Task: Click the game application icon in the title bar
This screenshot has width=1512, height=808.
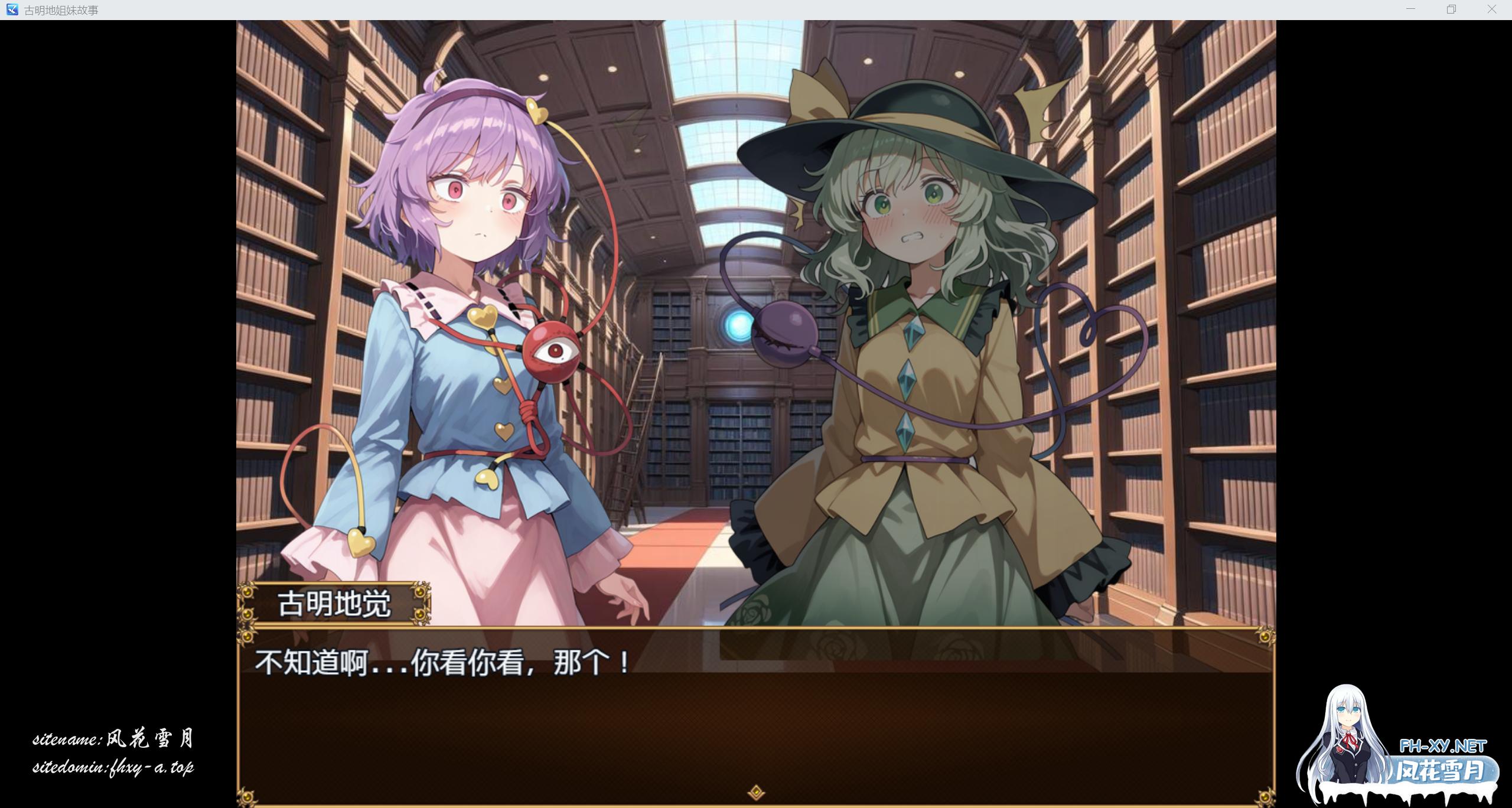Action: 12,9
